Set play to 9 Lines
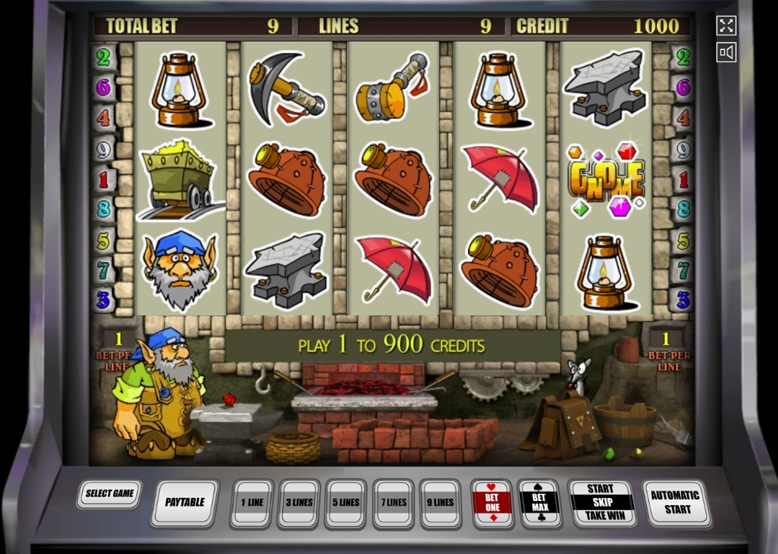This screenshot has height=554, width=778. pyautogui.click(x=441, y=502)
